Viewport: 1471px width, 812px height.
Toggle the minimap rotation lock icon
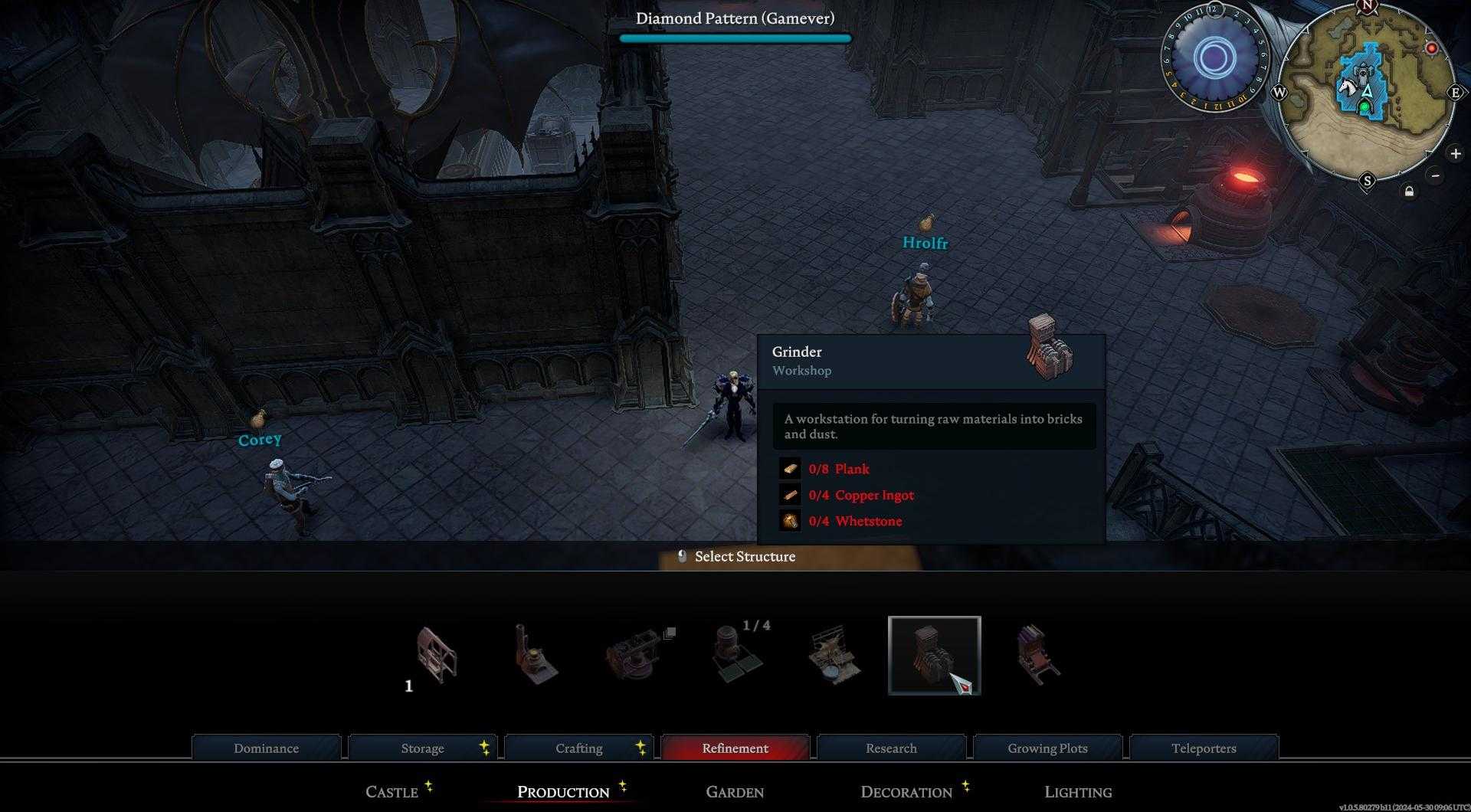coord(1409,192)
